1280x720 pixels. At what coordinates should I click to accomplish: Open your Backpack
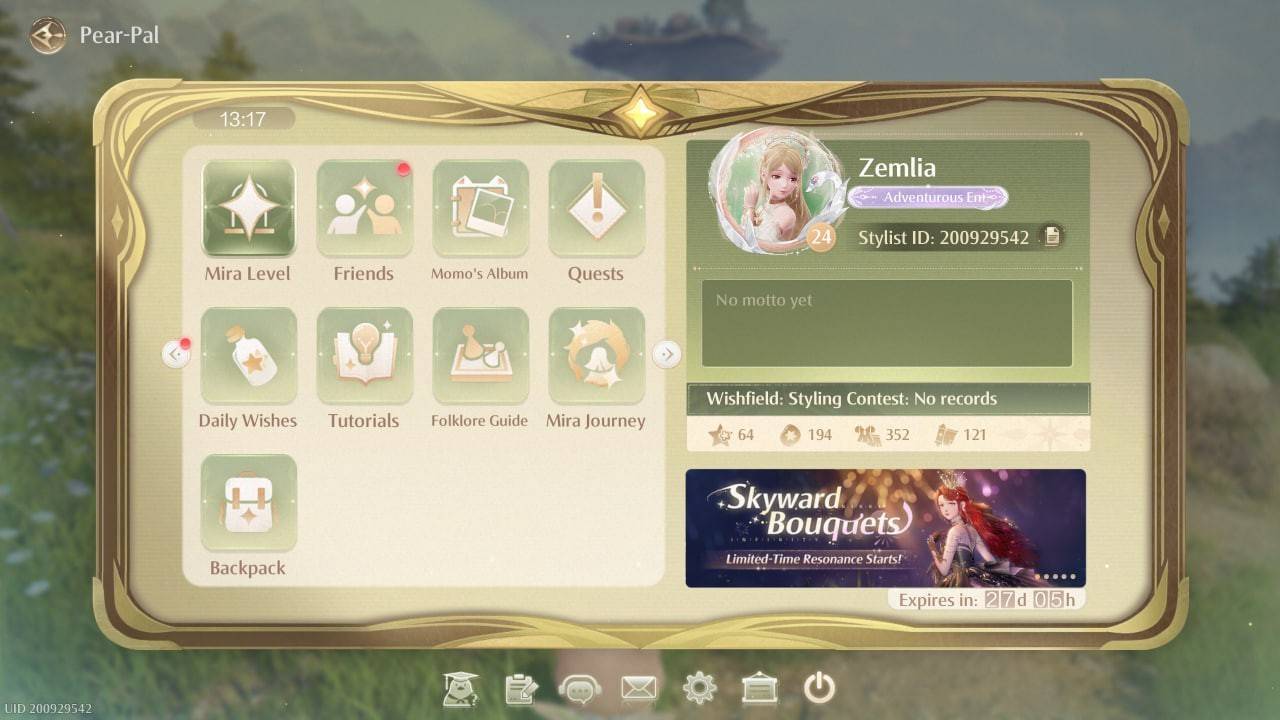[247, 502]
